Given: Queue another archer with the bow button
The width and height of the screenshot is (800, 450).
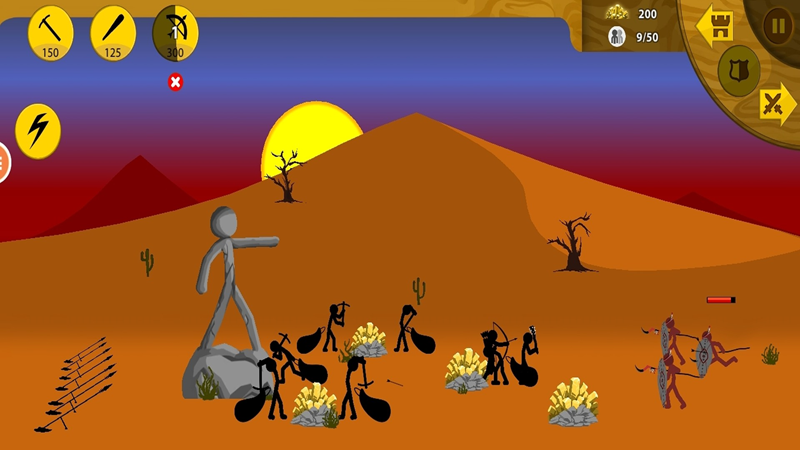Looking at the screenshot, I should click(175, 32).
